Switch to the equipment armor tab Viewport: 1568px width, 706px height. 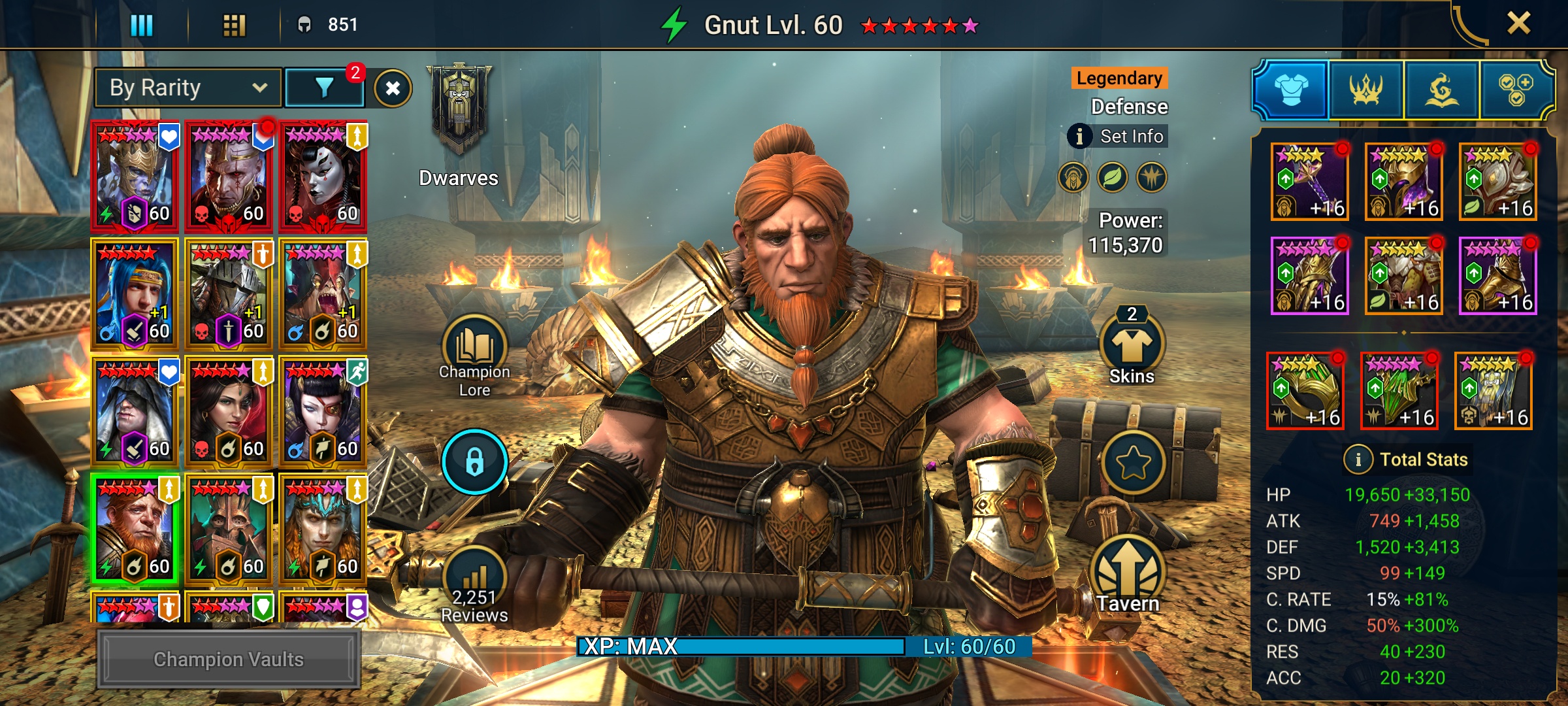click(x=1291, y=90)
